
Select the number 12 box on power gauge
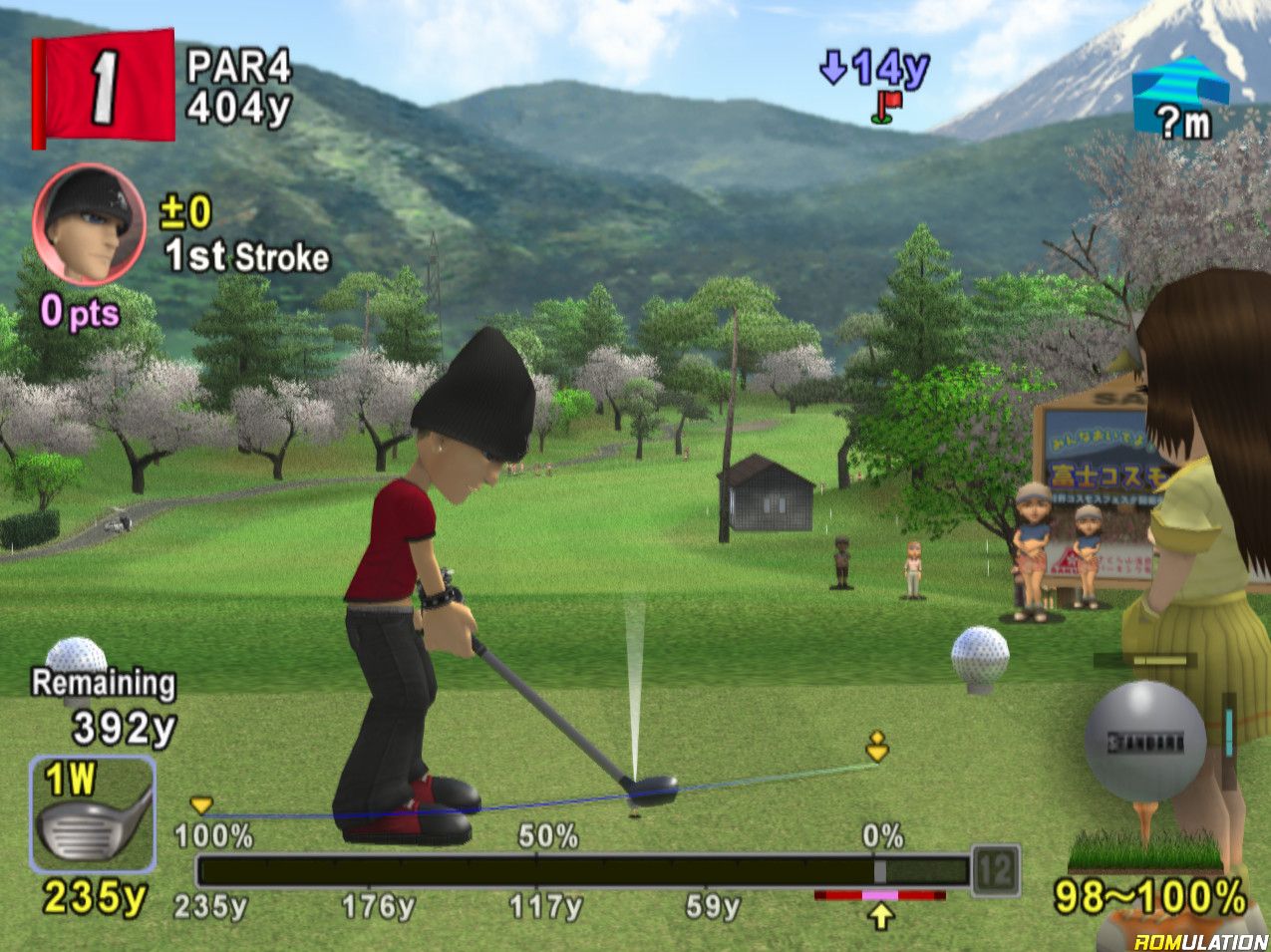995,870
